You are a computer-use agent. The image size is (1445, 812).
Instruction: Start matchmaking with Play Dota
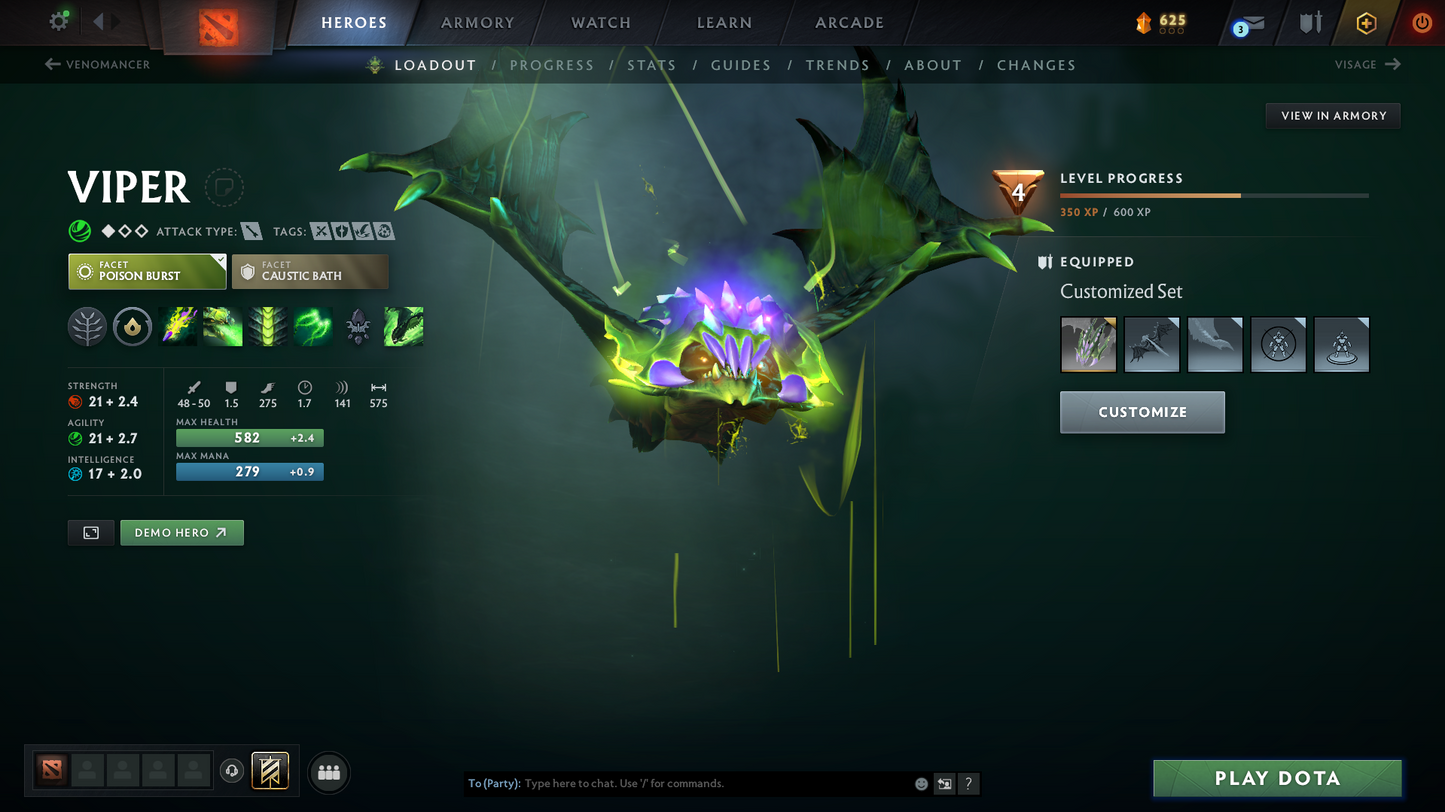pyautogui.click(x=1277, y=778)
